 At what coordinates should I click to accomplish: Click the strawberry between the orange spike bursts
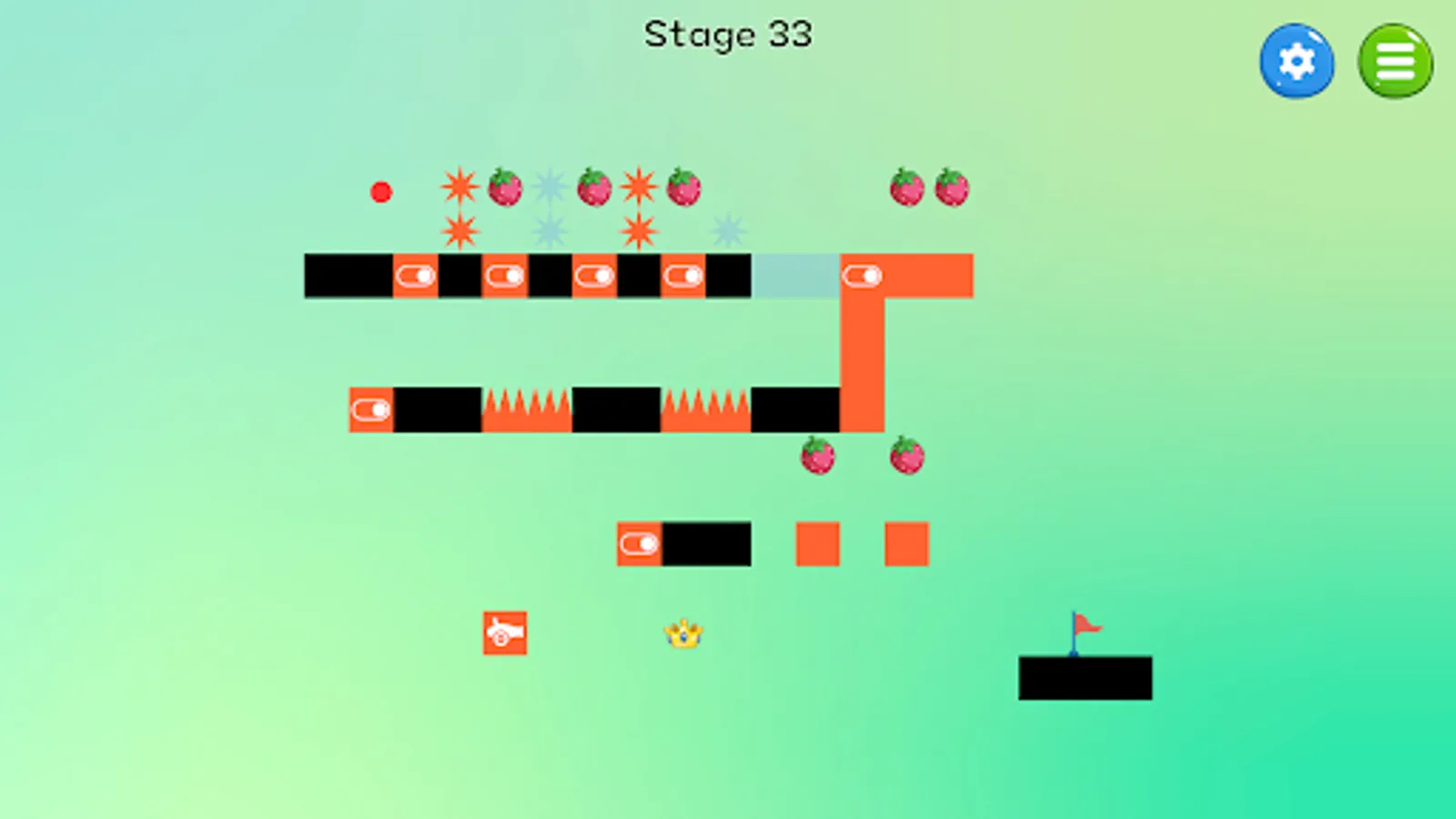593,187
